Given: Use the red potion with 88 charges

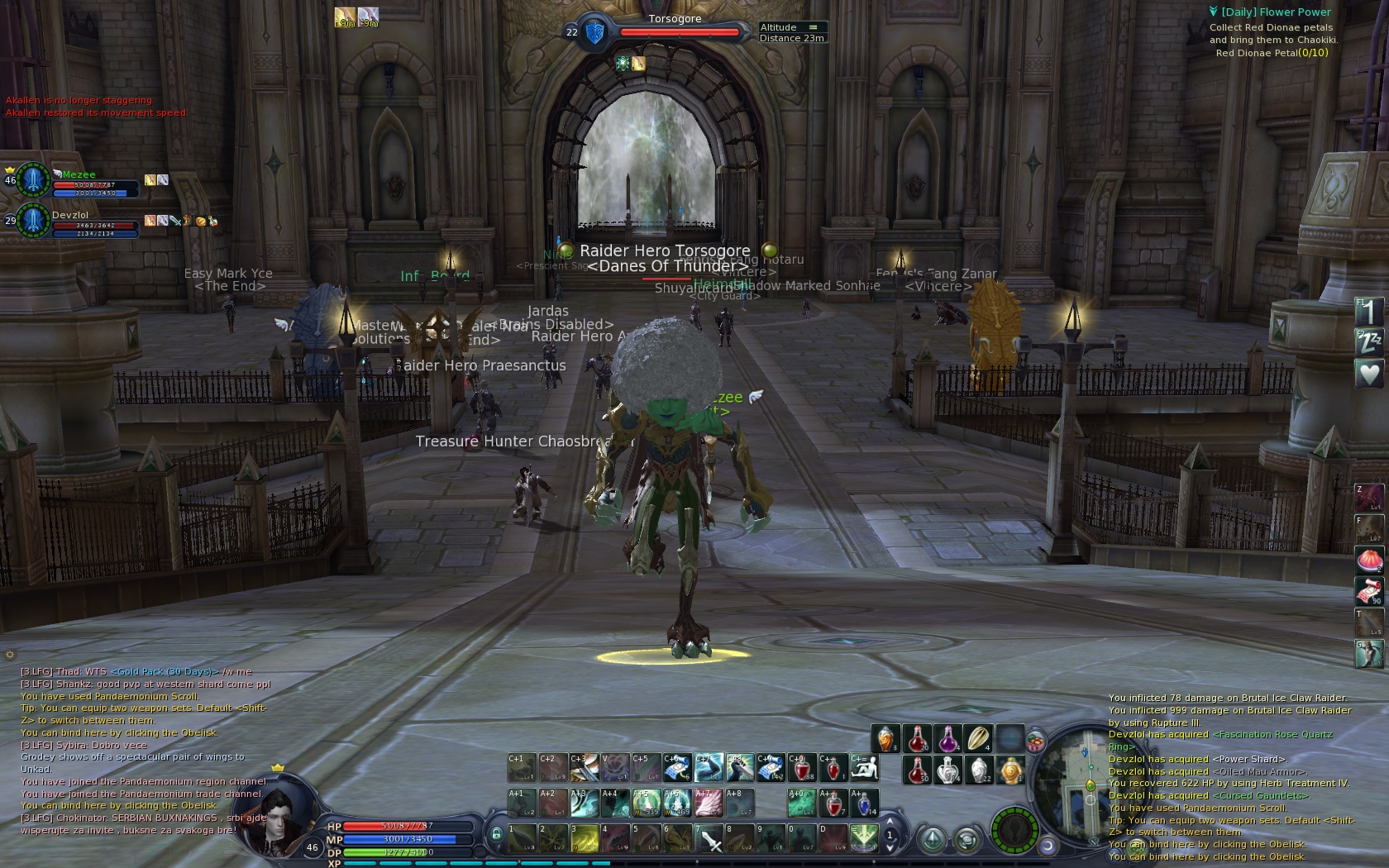Looking at the screenshot, I should tap(800, 768).
